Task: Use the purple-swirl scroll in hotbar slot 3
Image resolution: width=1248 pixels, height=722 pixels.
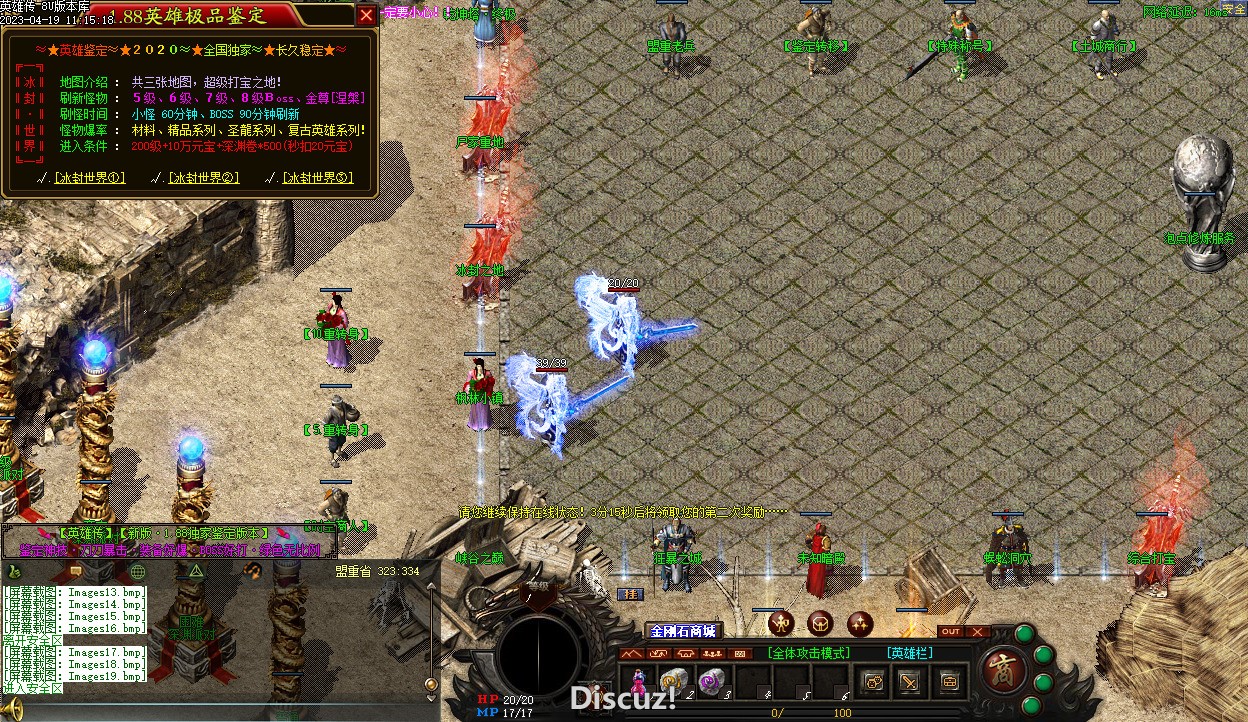Action: pos(711,681)
